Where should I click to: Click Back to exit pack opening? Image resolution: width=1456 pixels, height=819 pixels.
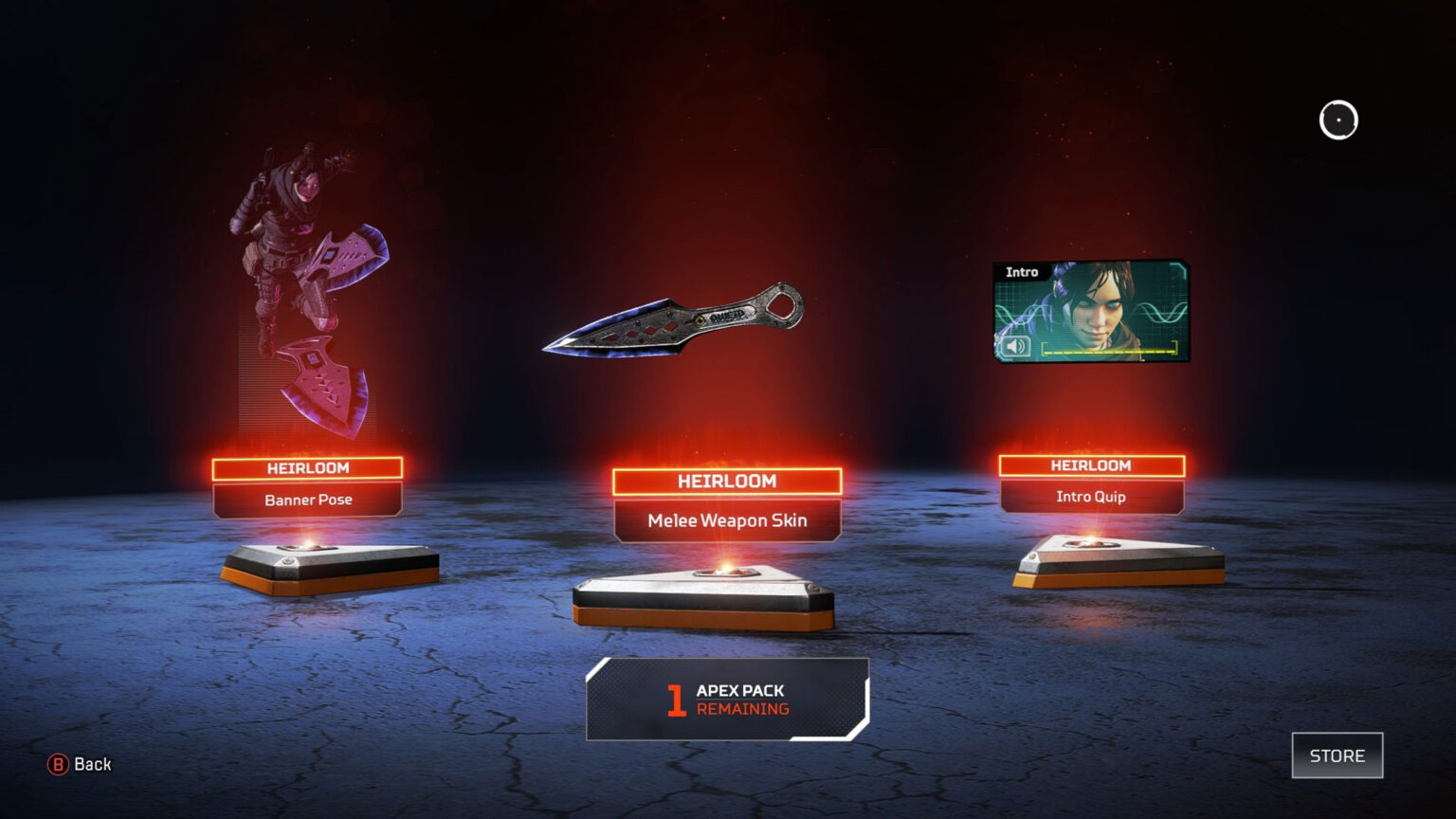pos(83,764)
